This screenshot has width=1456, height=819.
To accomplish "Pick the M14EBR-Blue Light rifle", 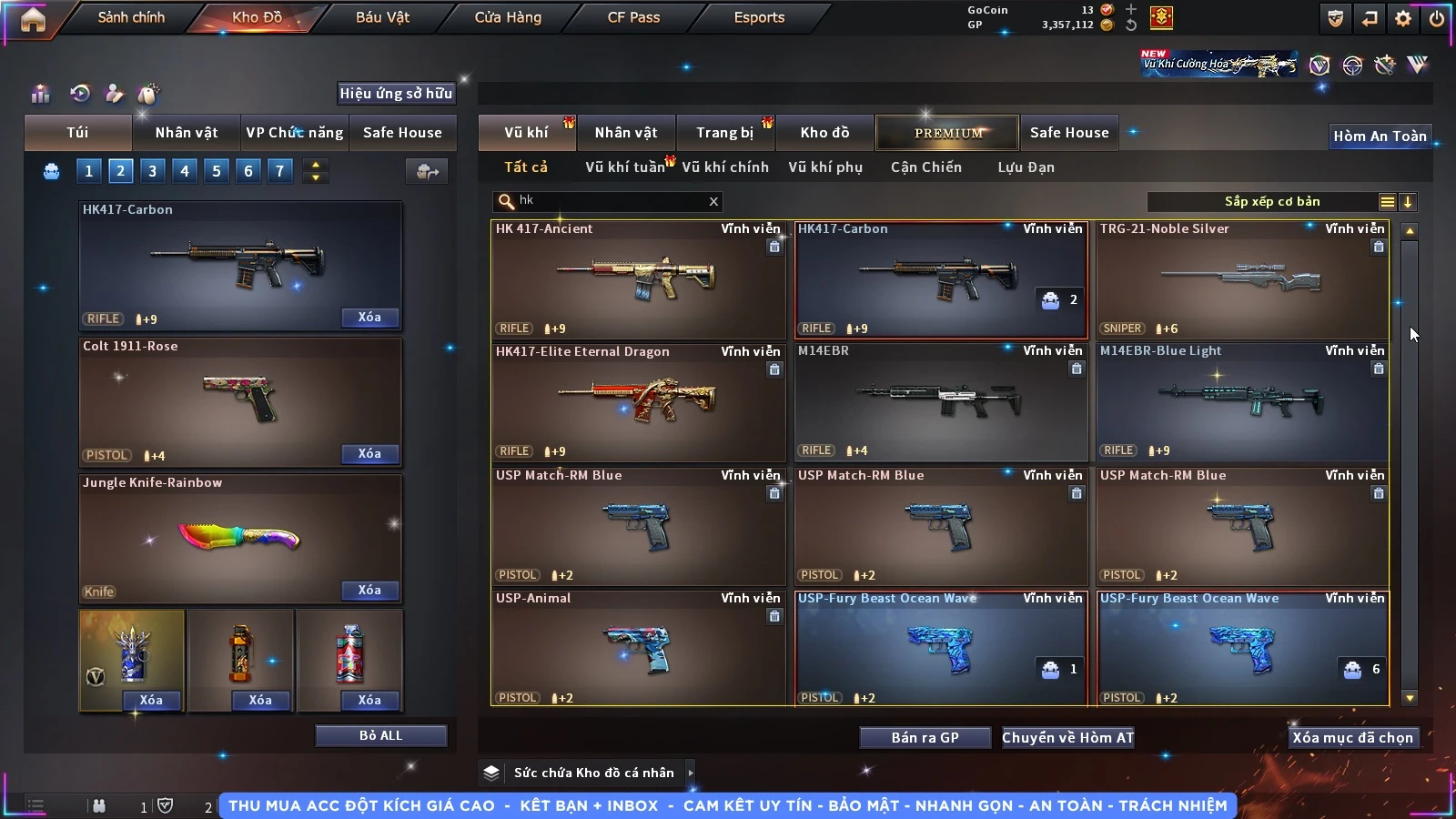I will [x=1242, y=402].
